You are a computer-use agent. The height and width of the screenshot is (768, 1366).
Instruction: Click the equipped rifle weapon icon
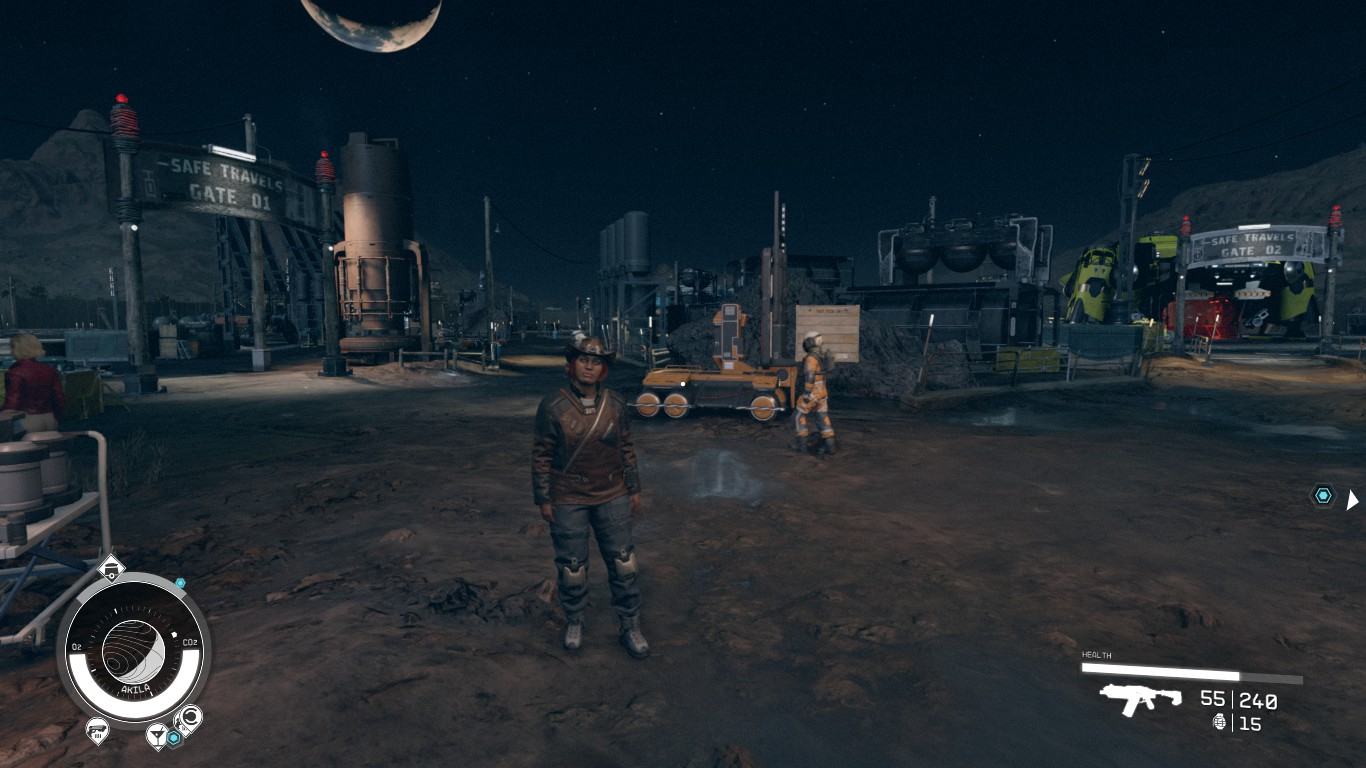click(1139, 699)
